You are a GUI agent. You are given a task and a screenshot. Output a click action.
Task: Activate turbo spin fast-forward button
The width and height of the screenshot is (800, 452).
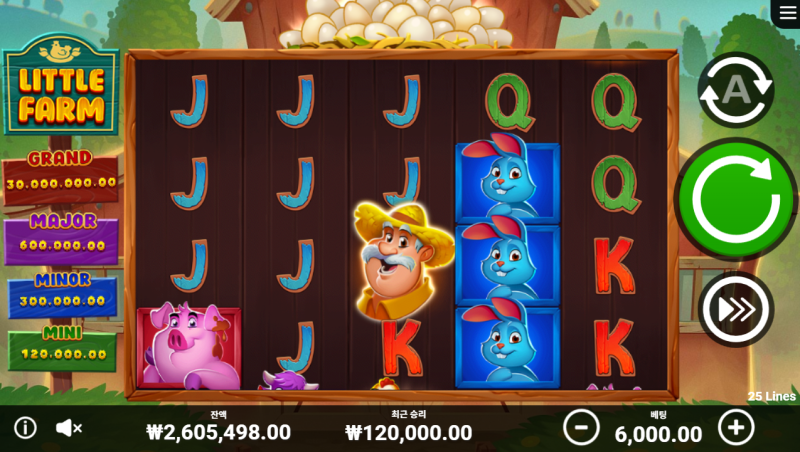(x=736, y=309)
